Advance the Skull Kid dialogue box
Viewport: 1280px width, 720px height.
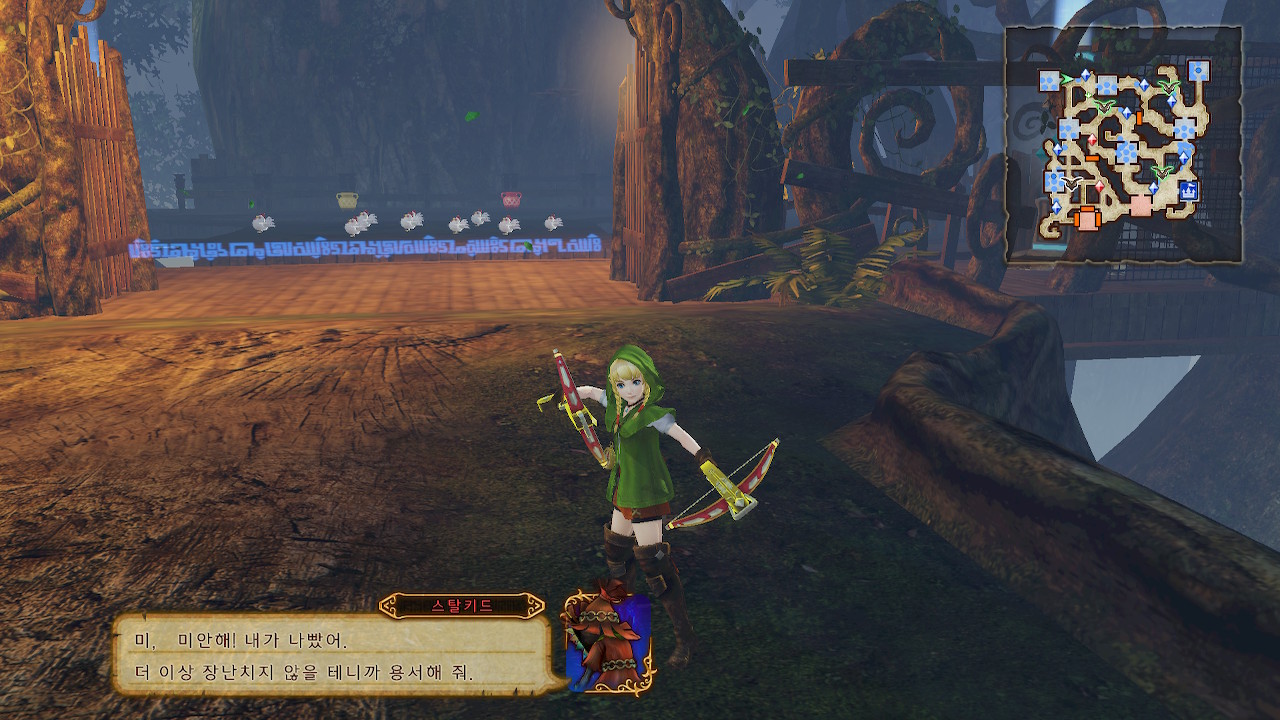click(x=333, y=654)
